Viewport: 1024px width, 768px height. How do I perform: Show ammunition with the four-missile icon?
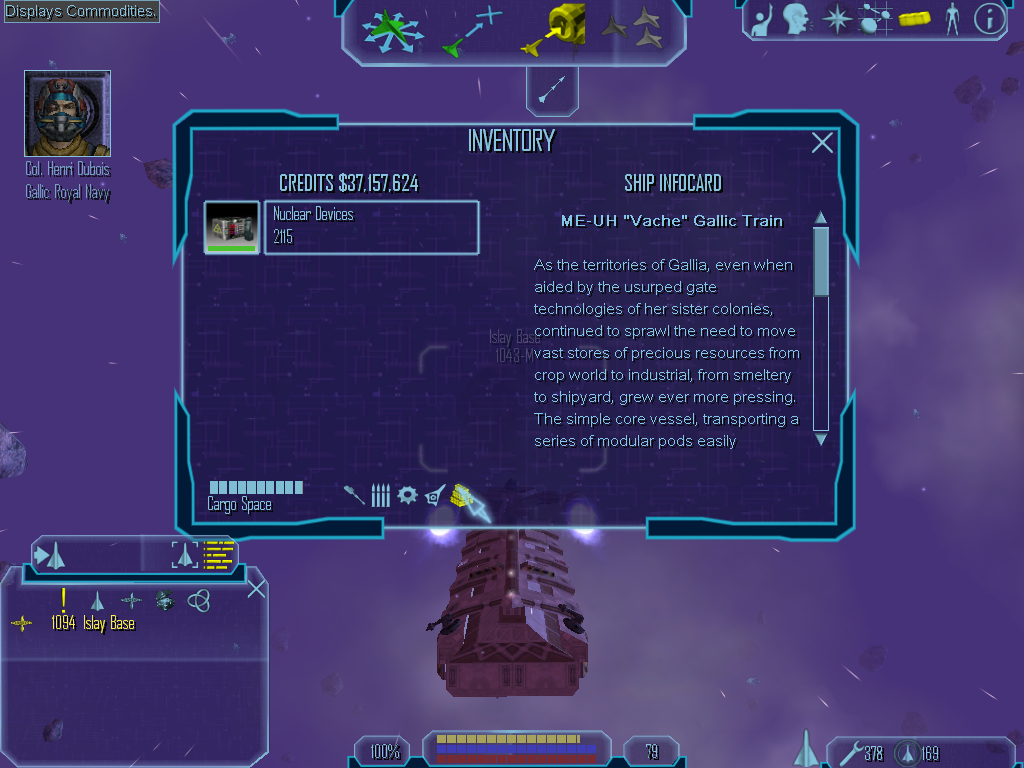[x=380, y=495]
